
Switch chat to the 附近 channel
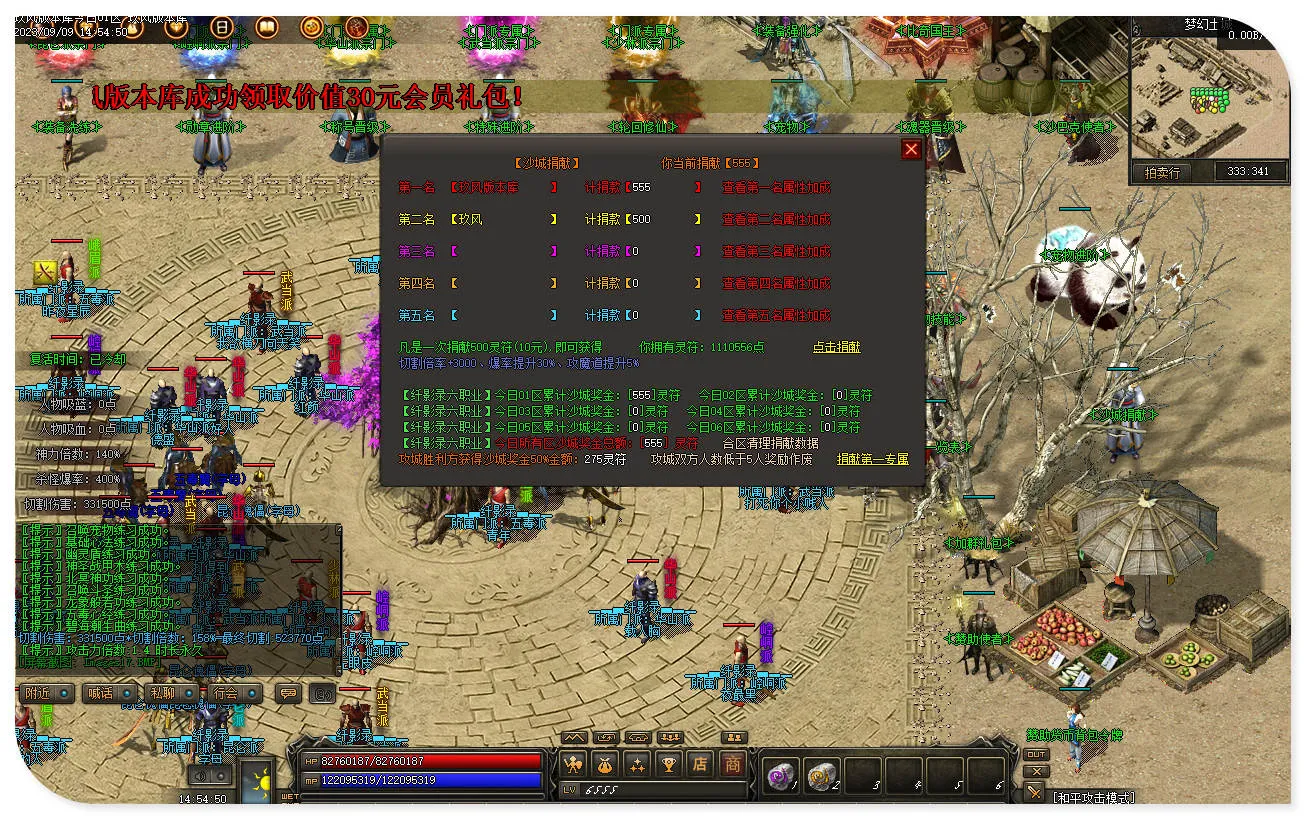45,693
